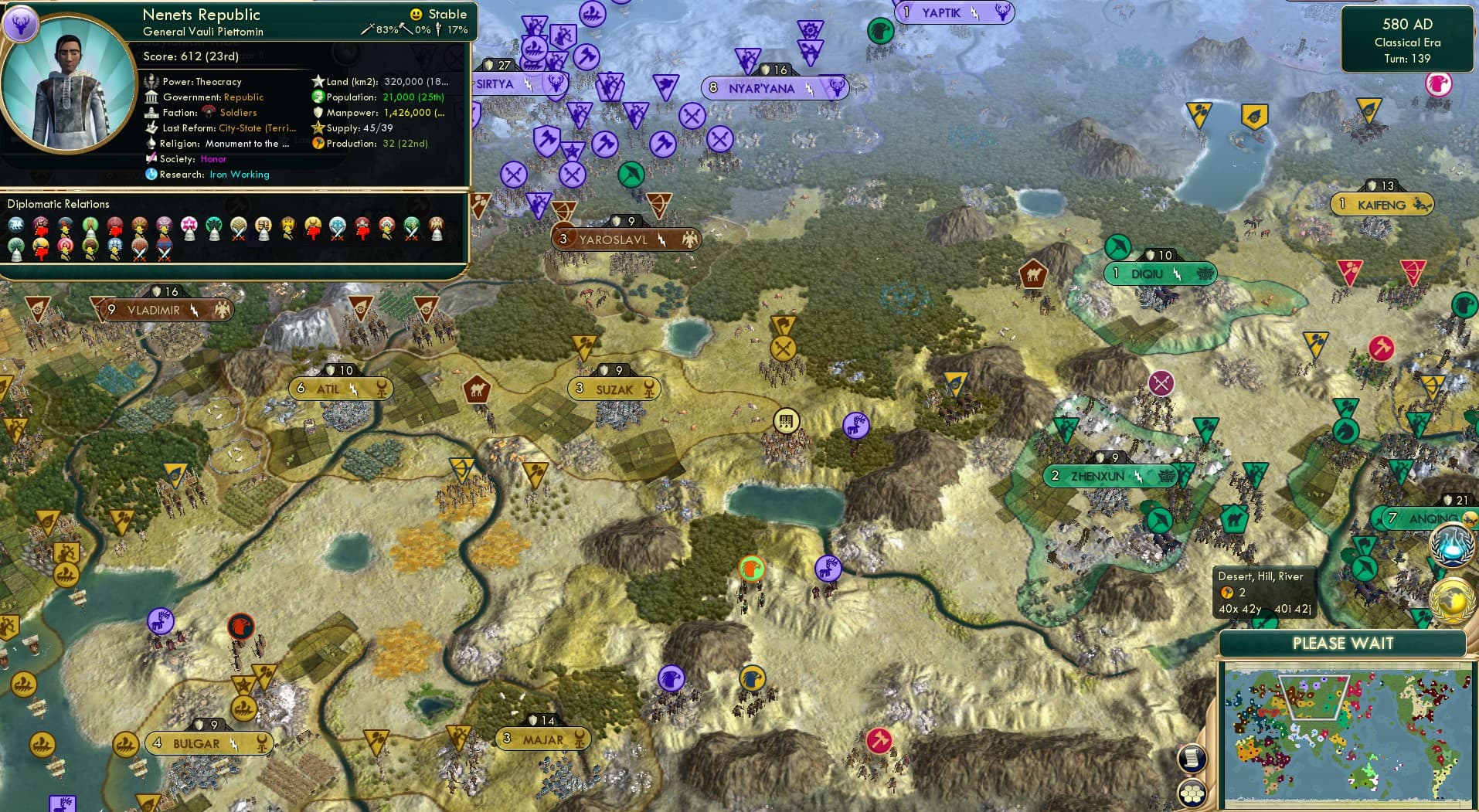This screenshot has width=1479, height=812.
Task: Select the first leader icon in Diplomatic Relations
Action: coord(15,225)
